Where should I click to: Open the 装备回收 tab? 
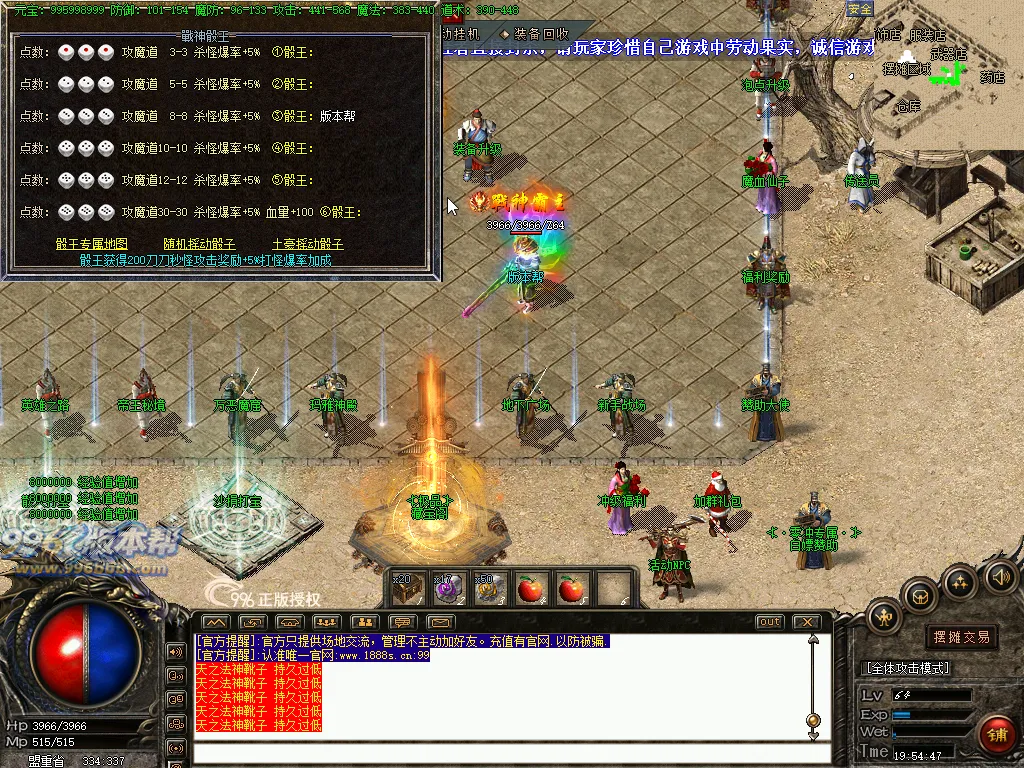pyautogui.click(x=540, y=34)
